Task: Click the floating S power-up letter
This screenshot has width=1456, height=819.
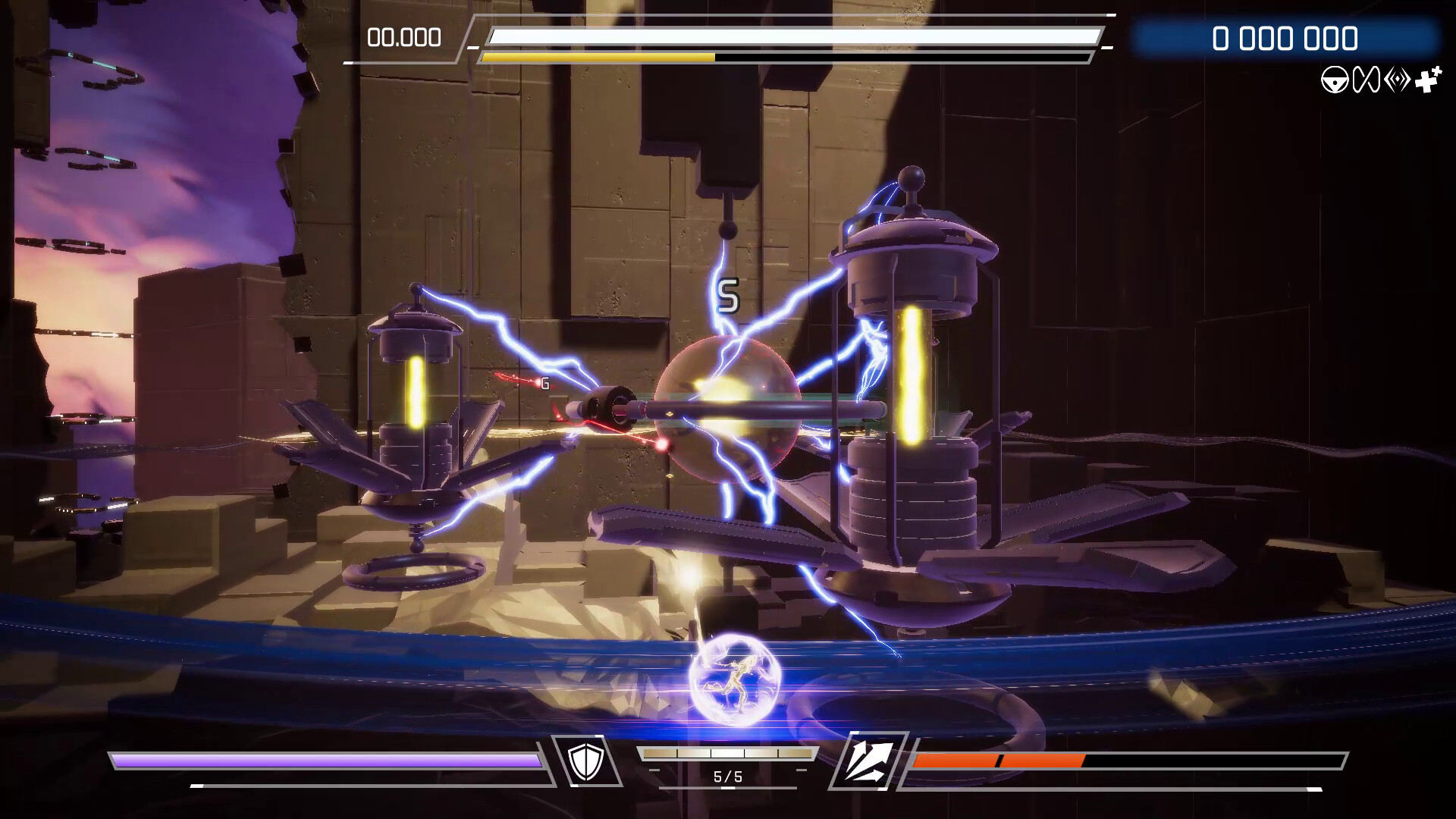Action: coord(730,294)
